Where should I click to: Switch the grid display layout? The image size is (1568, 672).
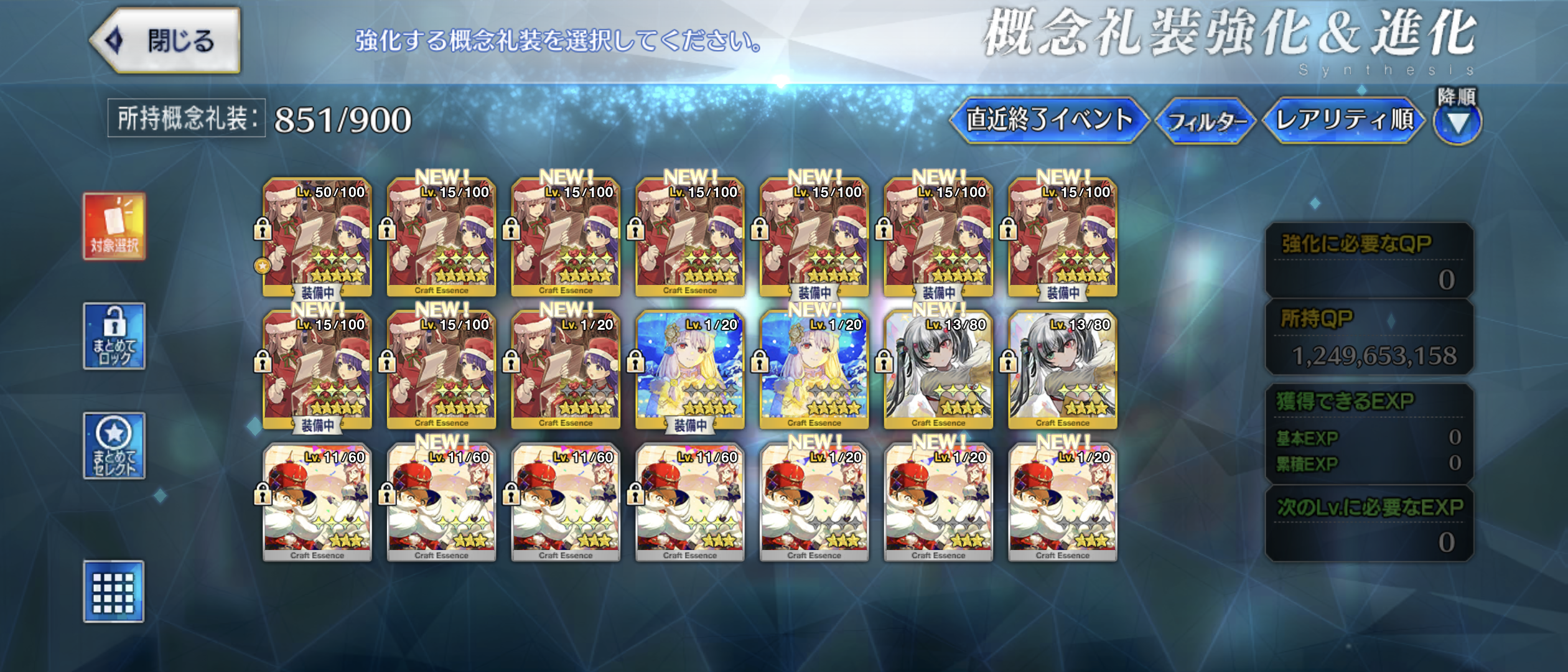click(x=114, y=591)
